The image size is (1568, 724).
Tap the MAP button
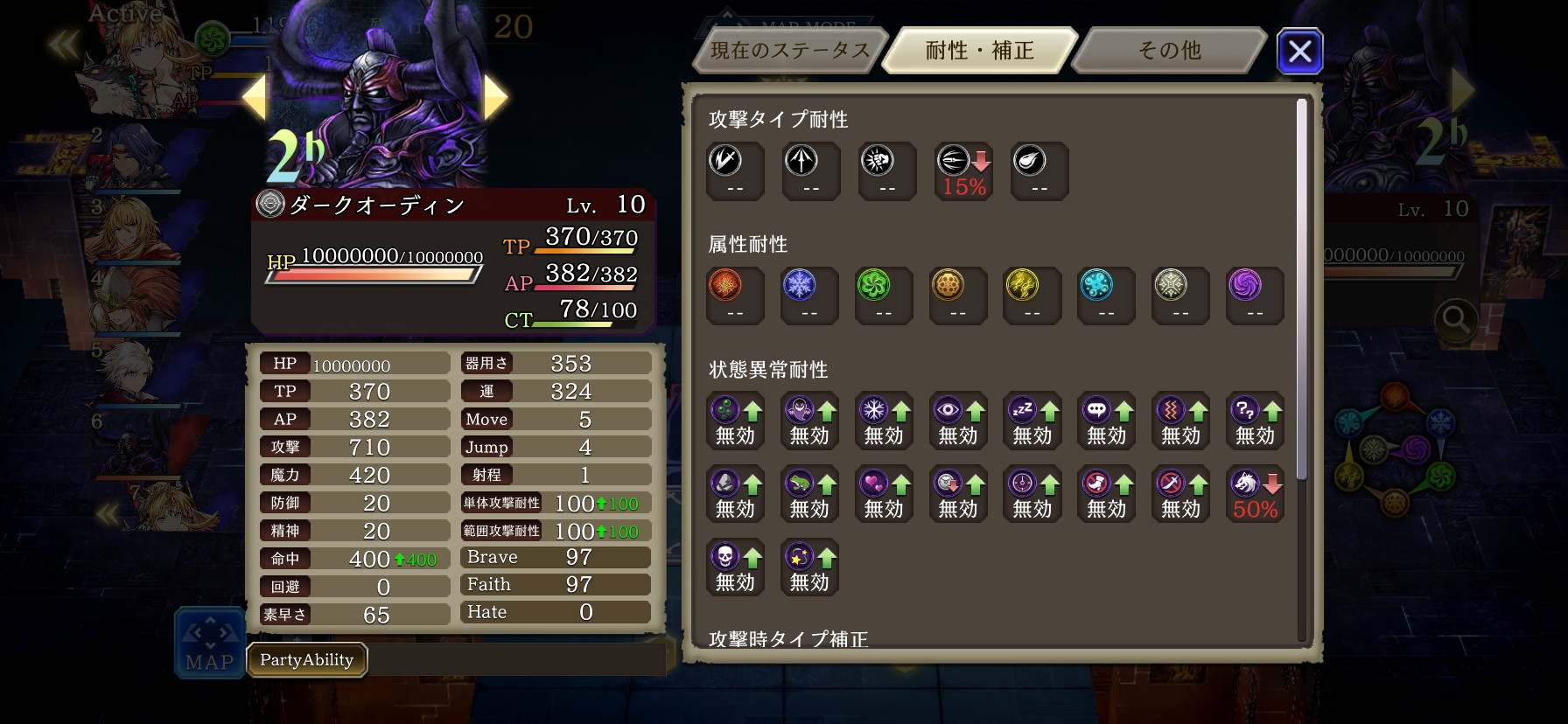tap(210, 643)
